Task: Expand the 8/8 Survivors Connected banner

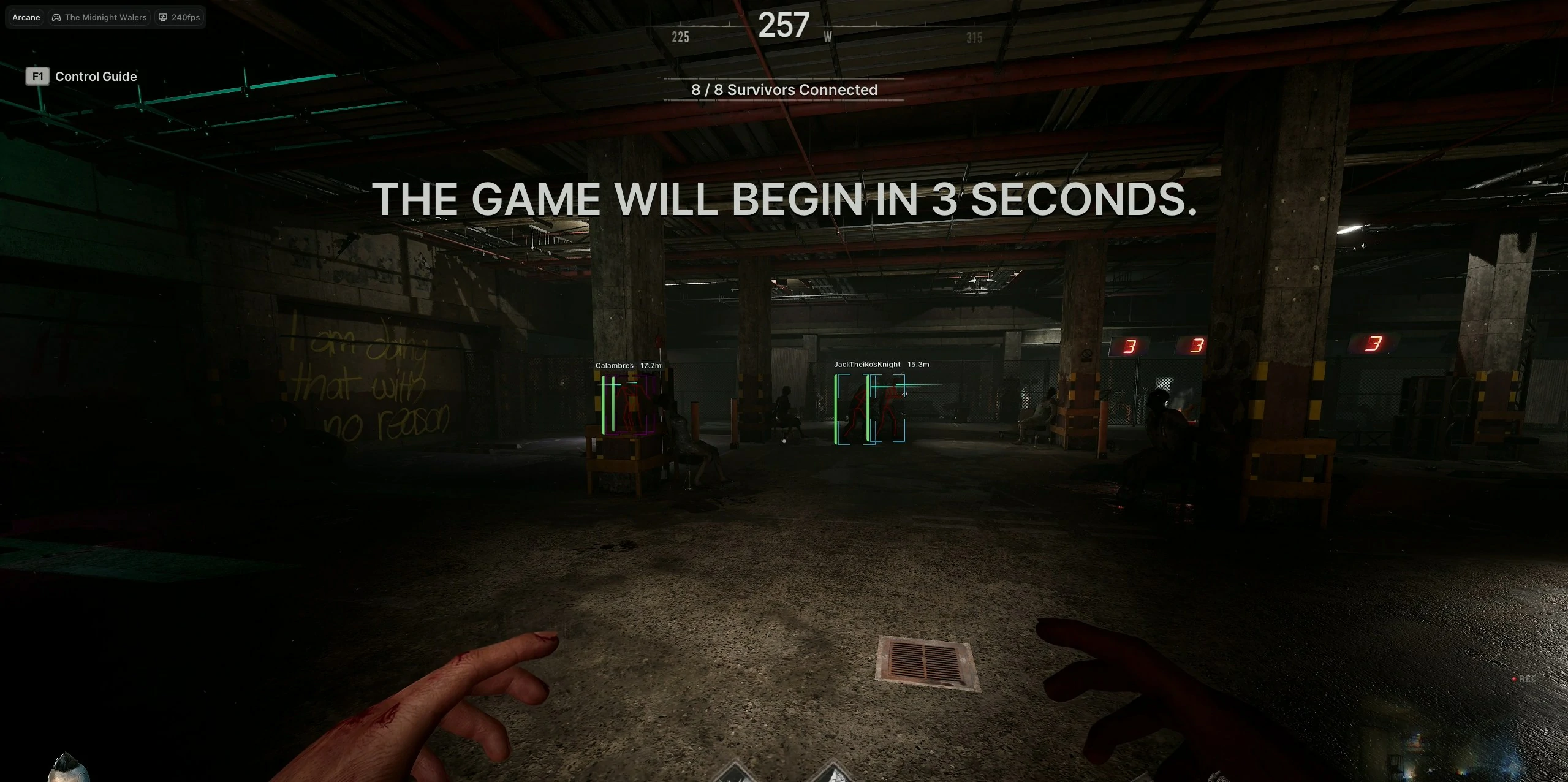Action: [x=784, y=89]
